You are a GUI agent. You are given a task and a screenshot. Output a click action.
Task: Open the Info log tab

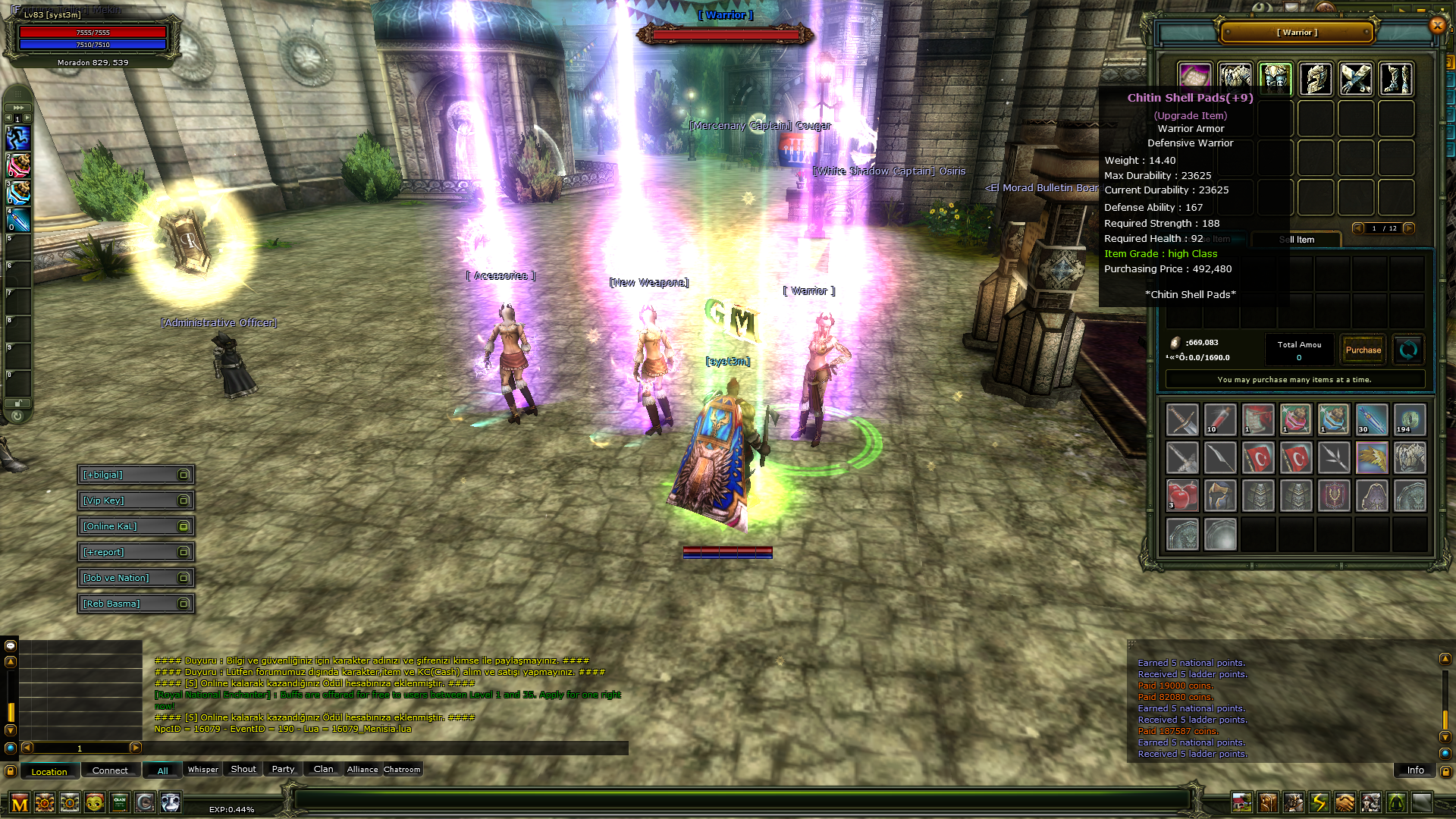pyautogui.click(x=1415, y=770)
